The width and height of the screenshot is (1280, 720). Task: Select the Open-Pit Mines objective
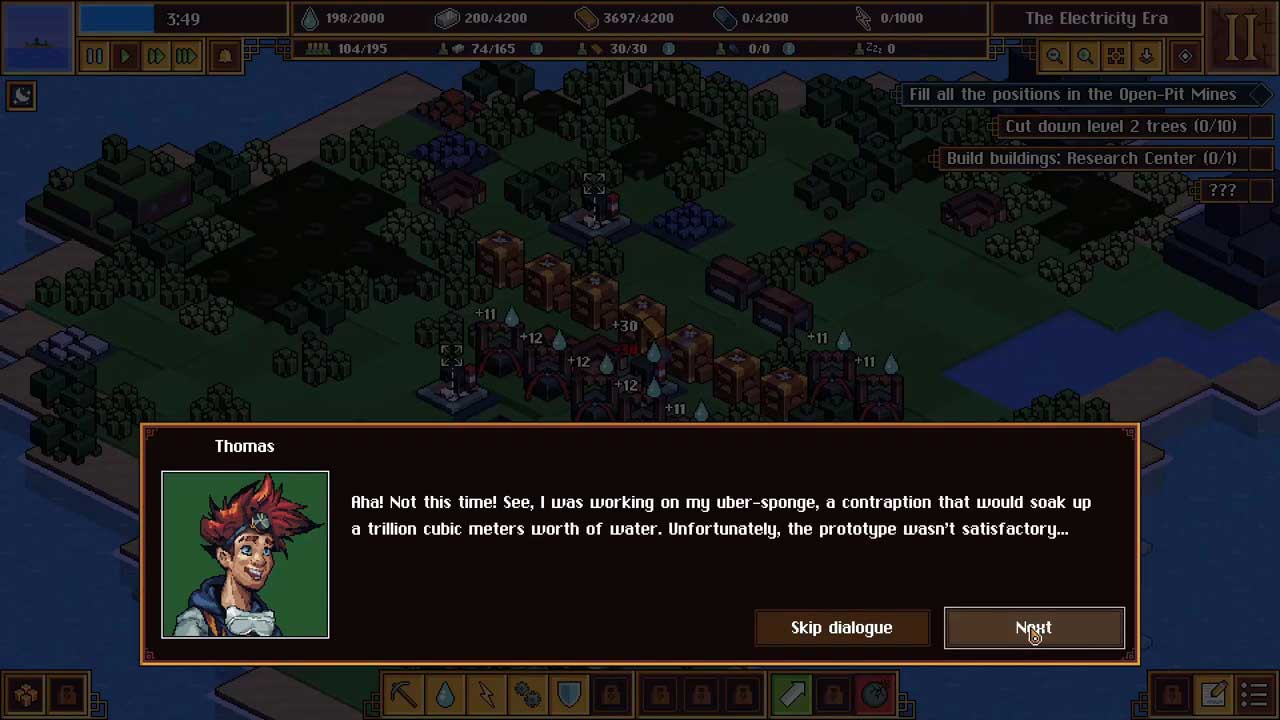click(x=1072, y=94)
